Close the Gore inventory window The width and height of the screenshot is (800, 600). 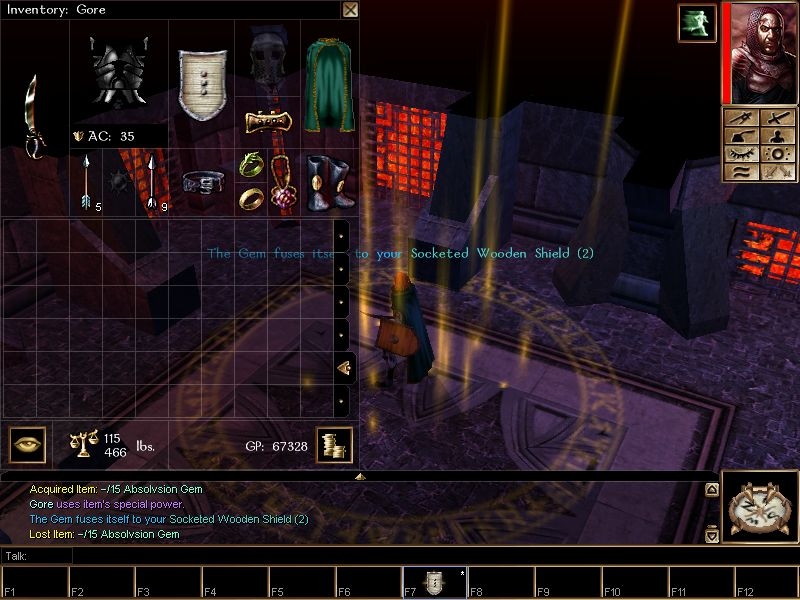coord(350,10)
